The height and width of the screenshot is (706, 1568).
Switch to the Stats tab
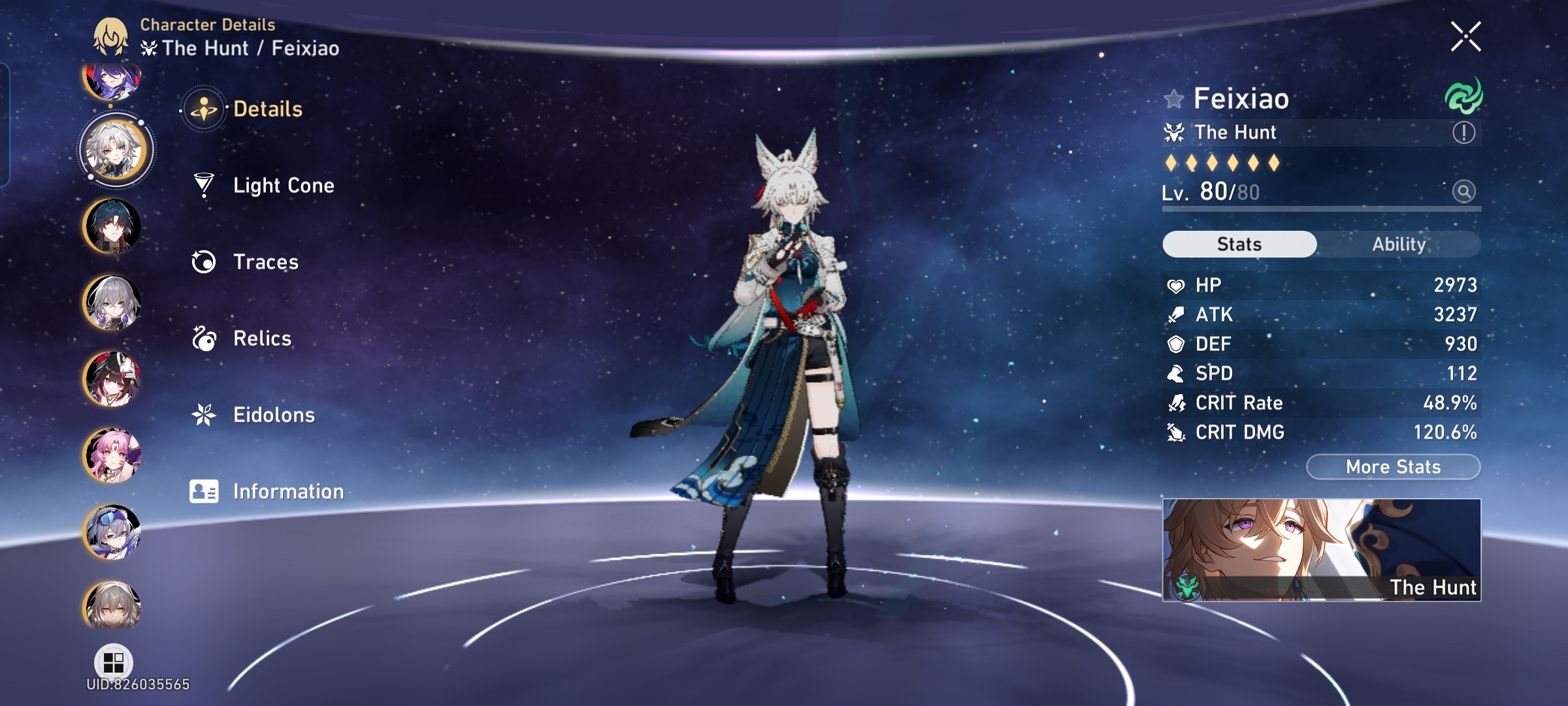click(1239, 243)
